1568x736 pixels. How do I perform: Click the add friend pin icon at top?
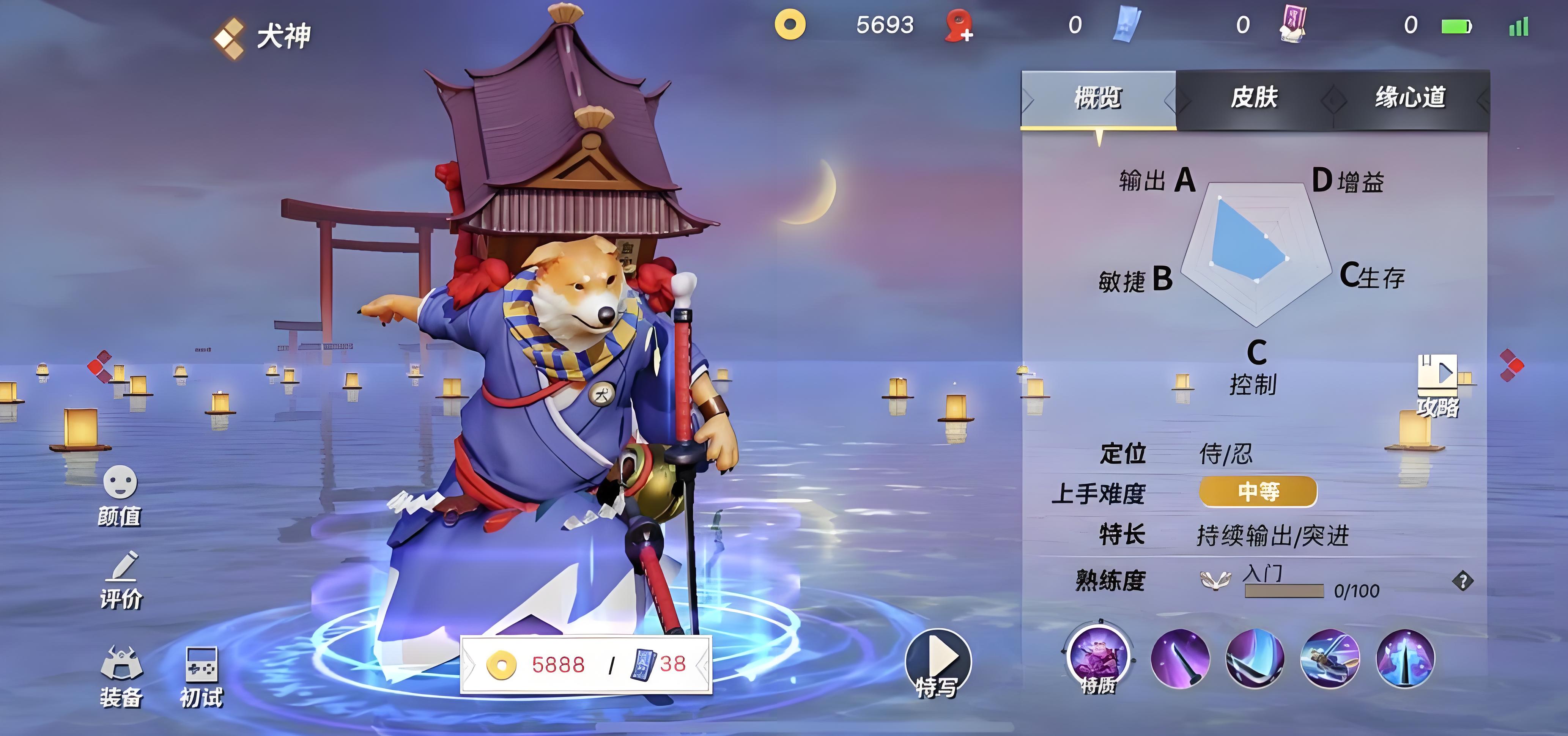pos(958,25)
